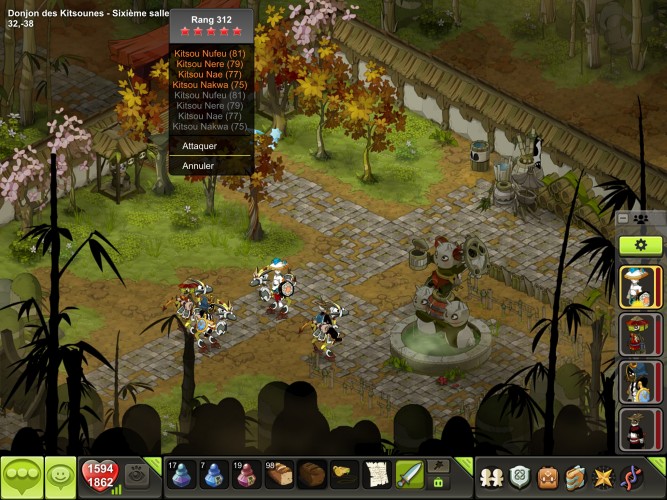Viewport: 667px width, 500px height.
Task: Open the party settings gear button
Action: tap(640, 245)
